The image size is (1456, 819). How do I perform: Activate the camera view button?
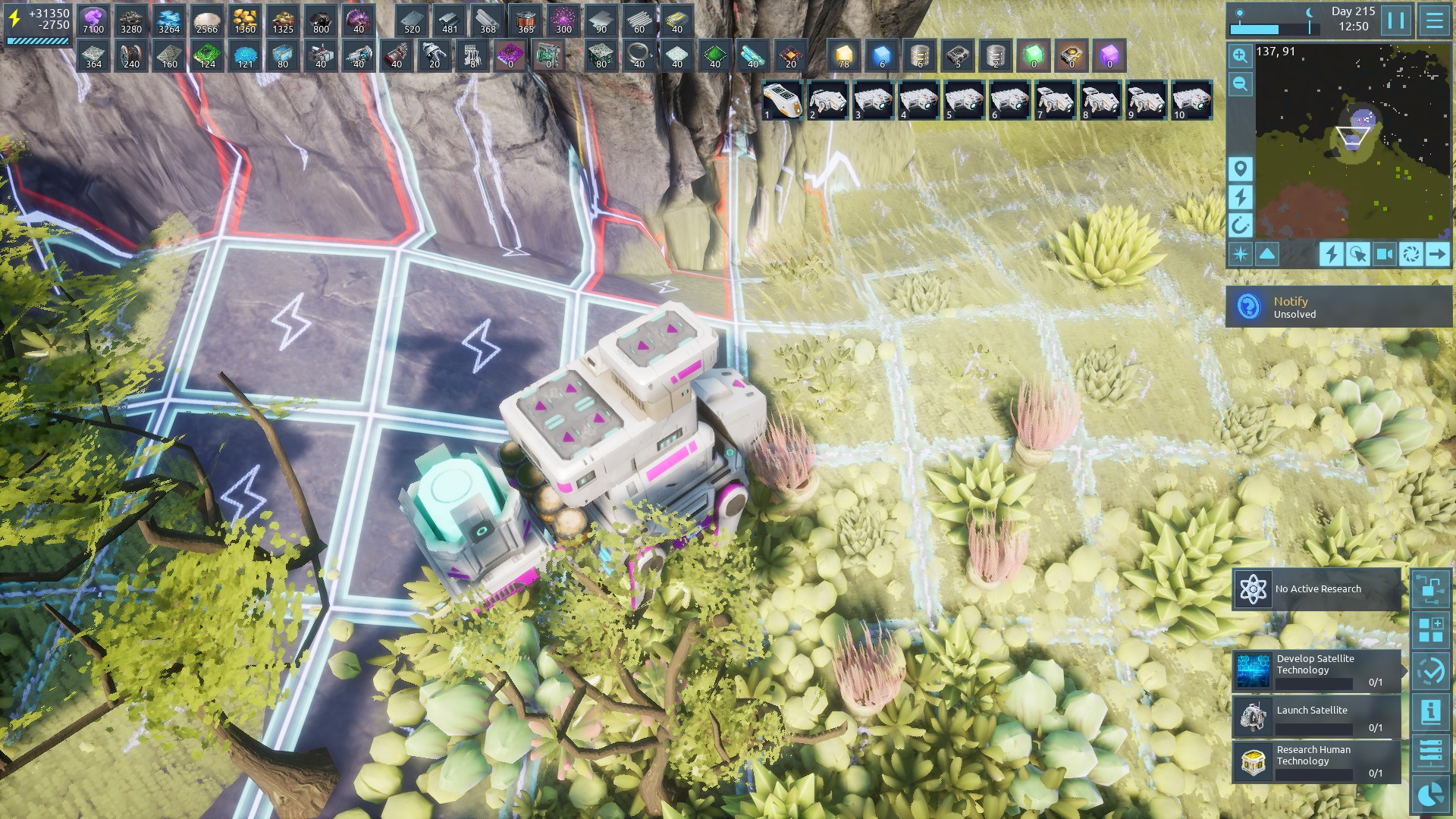tap(1385, 254)
